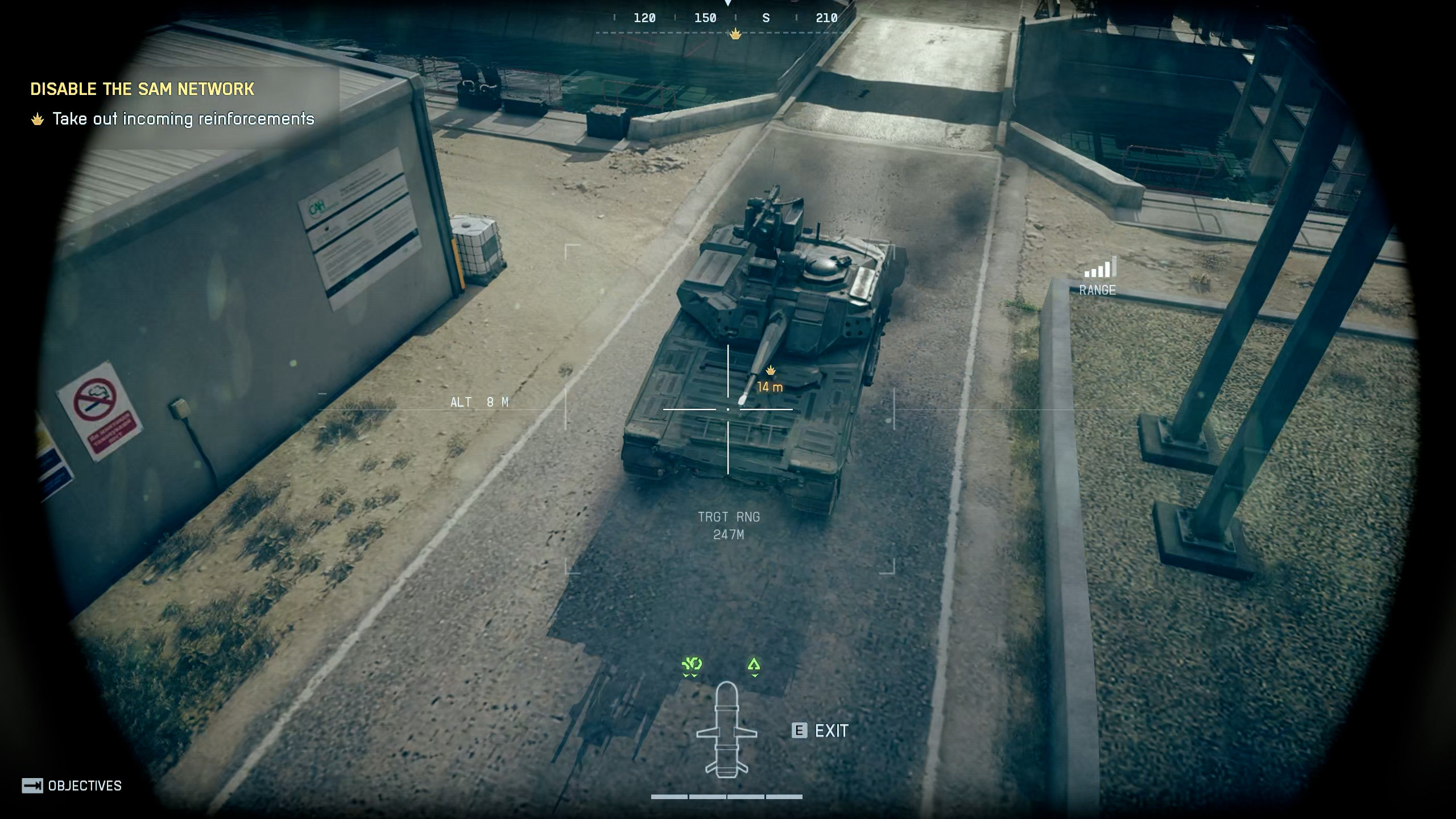This screenshot has width=1456, height=819.
Task: Select the guided missile weapon icon
Action: [x=726, y=730]
